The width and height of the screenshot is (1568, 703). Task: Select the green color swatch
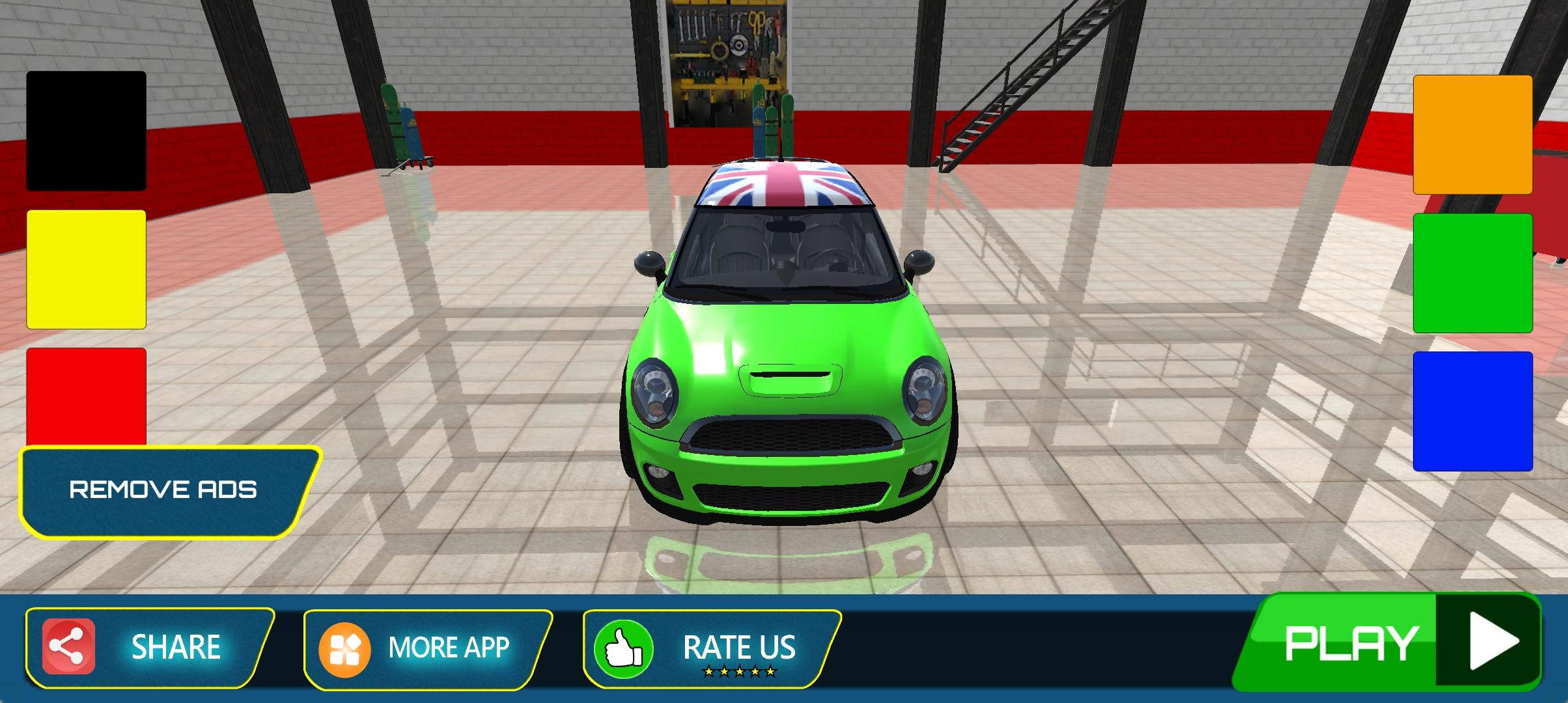(1472, 273)
